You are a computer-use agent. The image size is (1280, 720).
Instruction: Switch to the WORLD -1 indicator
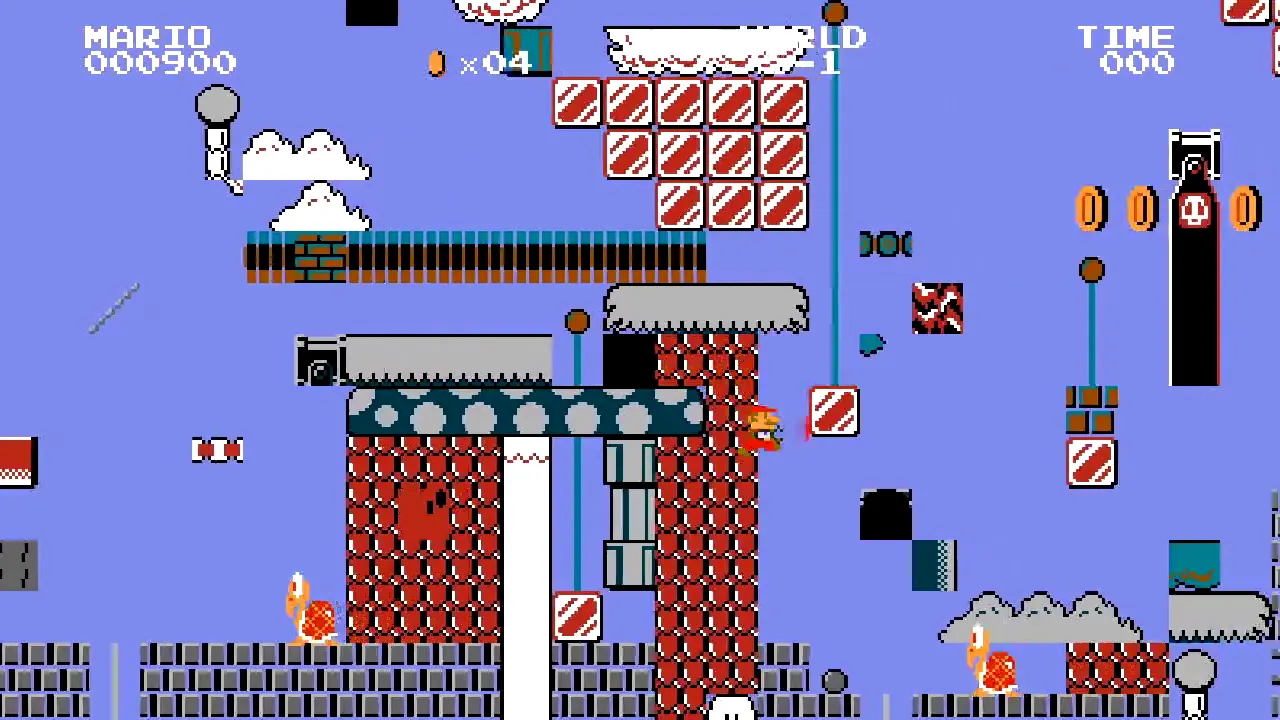(820, 50)
